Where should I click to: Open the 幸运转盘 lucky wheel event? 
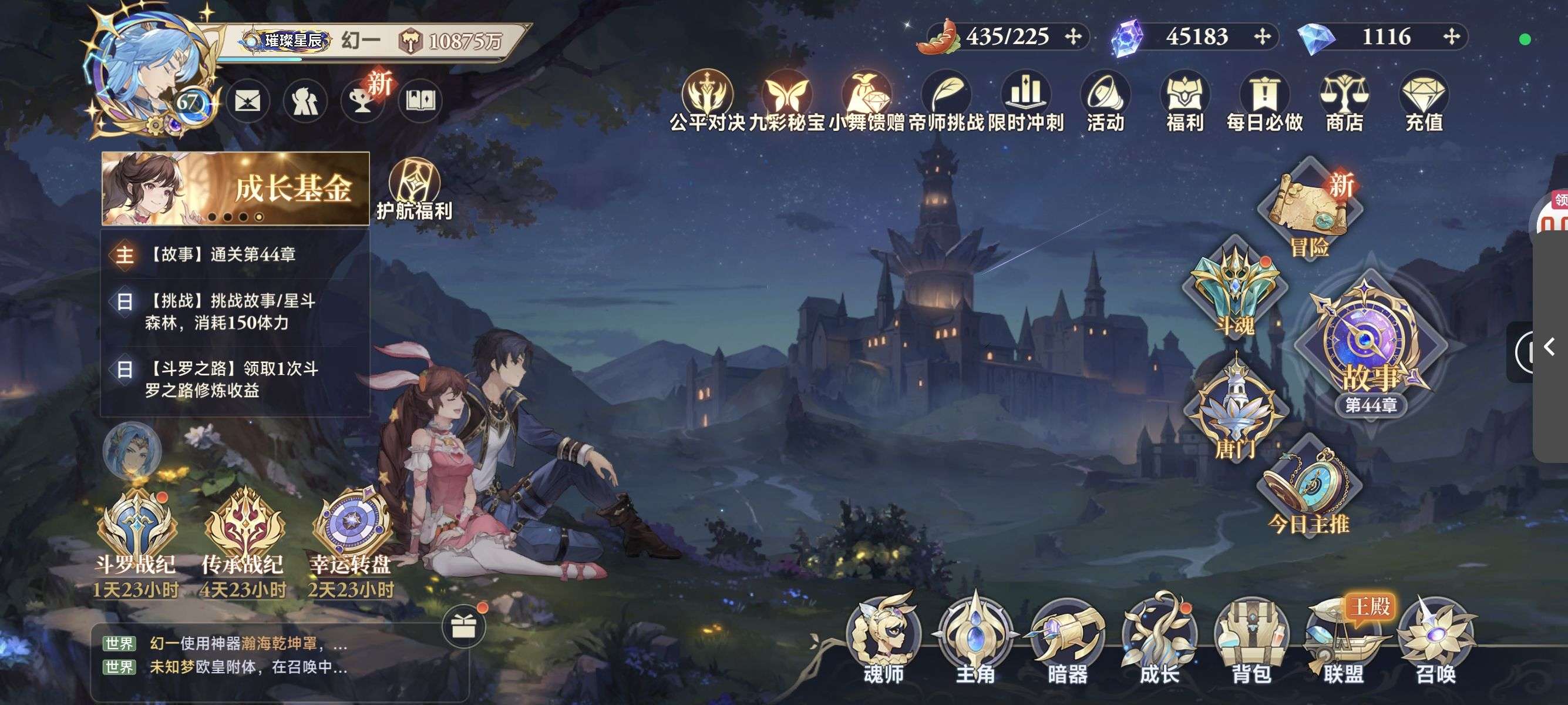(351, 536)
